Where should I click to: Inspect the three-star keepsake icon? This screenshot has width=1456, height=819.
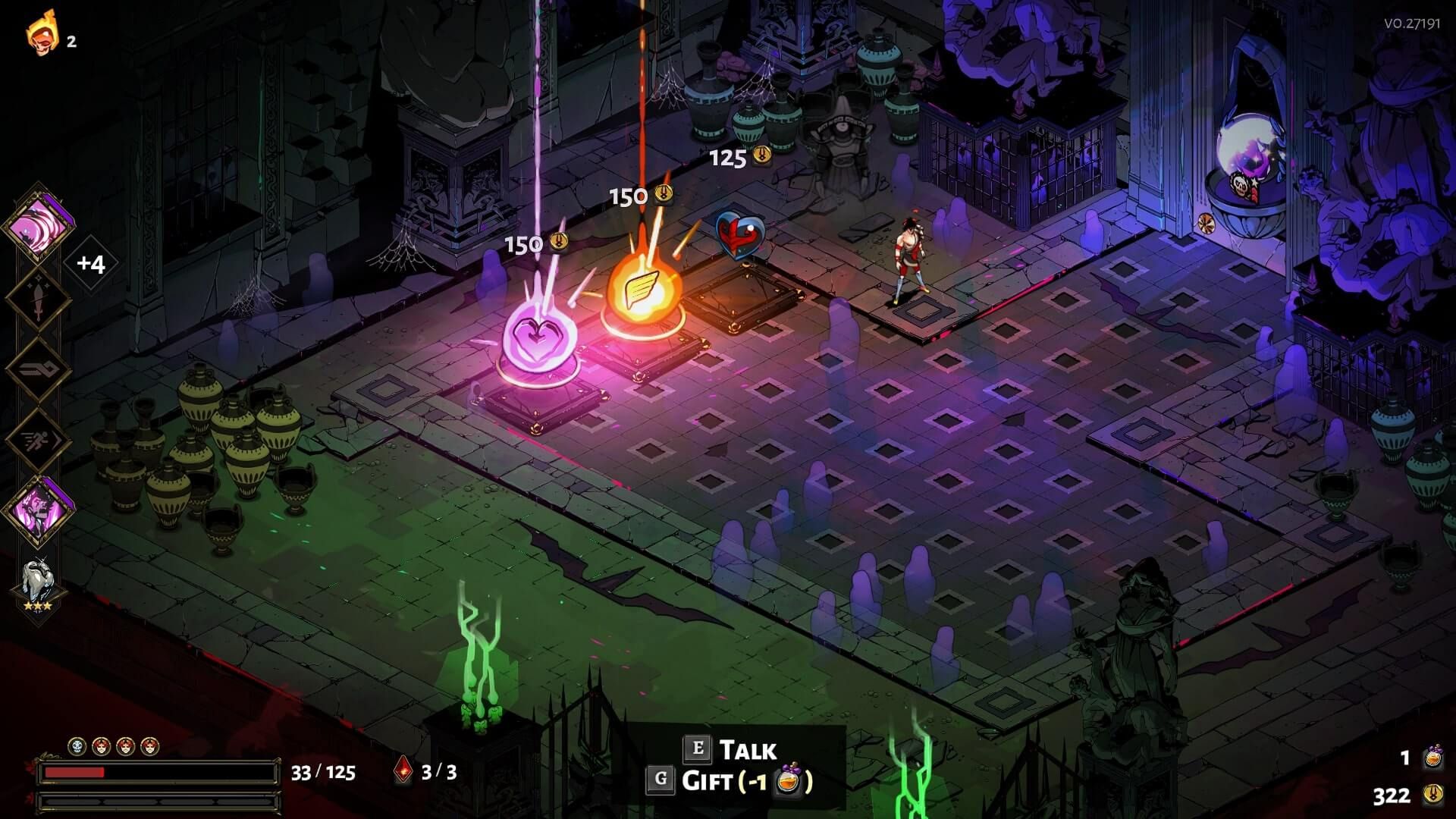point(37,585)
